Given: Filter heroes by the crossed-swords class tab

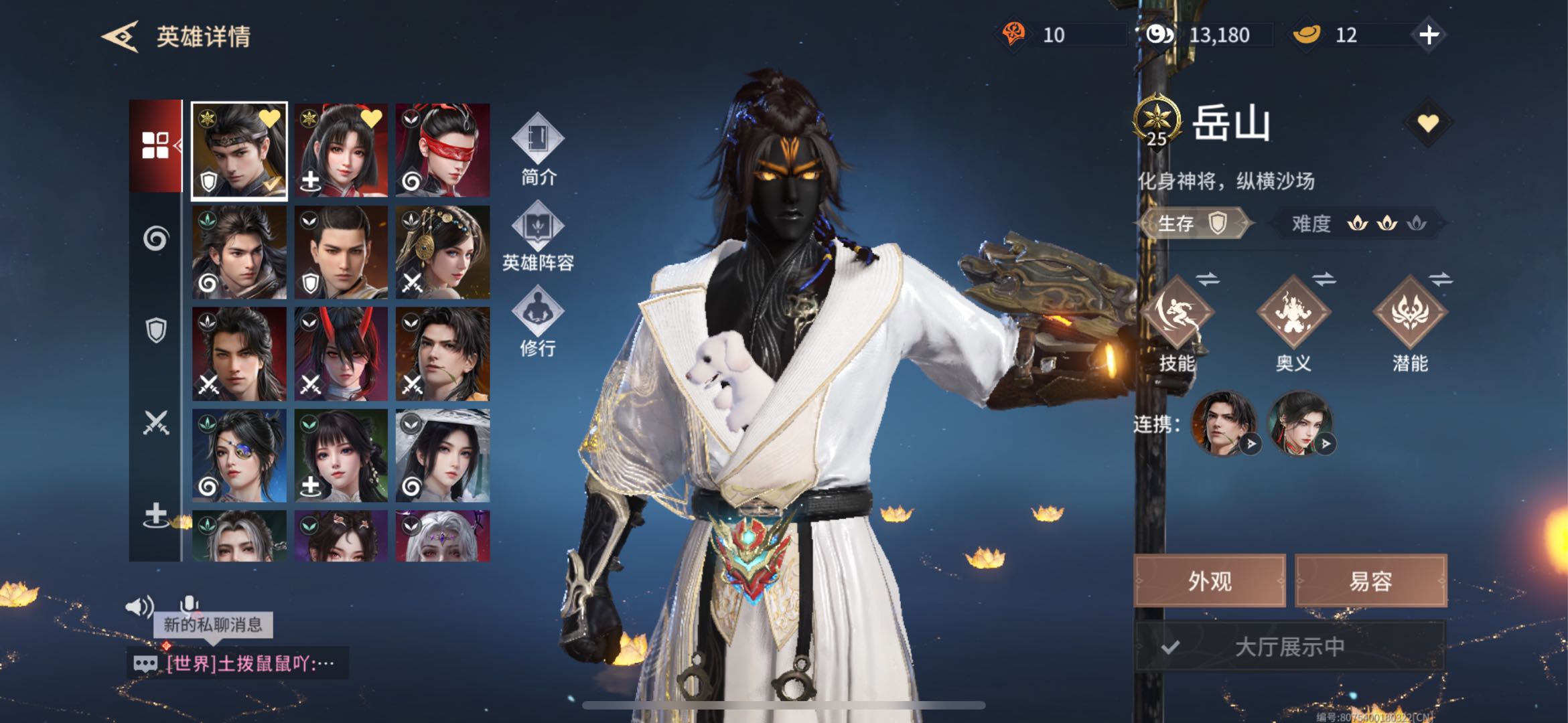Looking at the screenshot, I should (x=155, y=422).
